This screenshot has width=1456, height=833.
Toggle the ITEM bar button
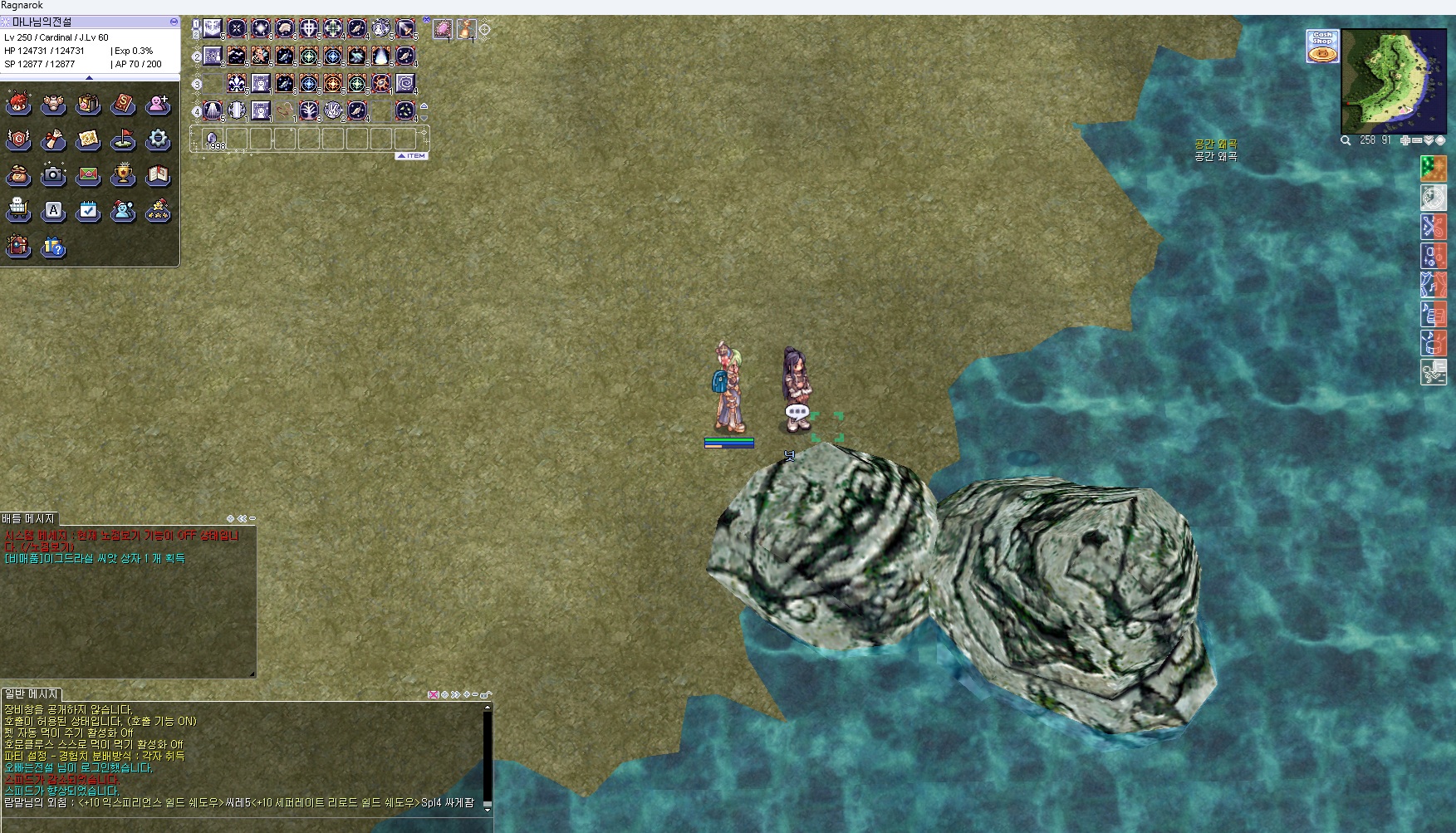coord(411,156)
